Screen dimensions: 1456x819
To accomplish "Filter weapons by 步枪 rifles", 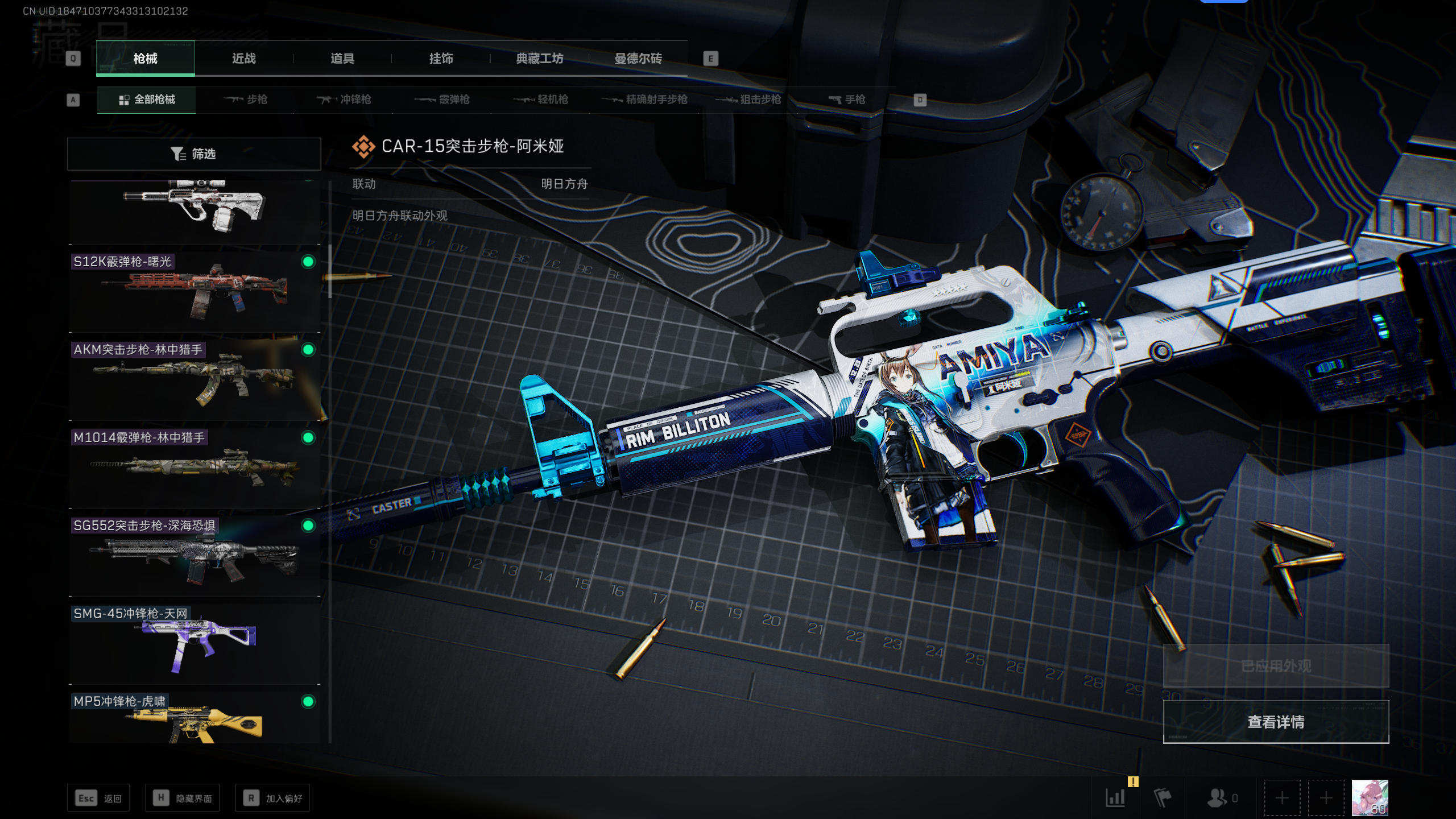I will click(246, 100).
